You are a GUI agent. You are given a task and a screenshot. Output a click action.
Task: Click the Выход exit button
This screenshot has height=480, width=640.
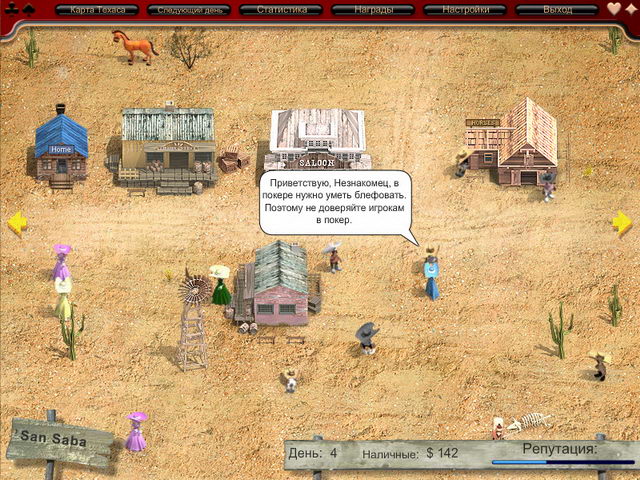pyautogui.click(x=556, y=10)
